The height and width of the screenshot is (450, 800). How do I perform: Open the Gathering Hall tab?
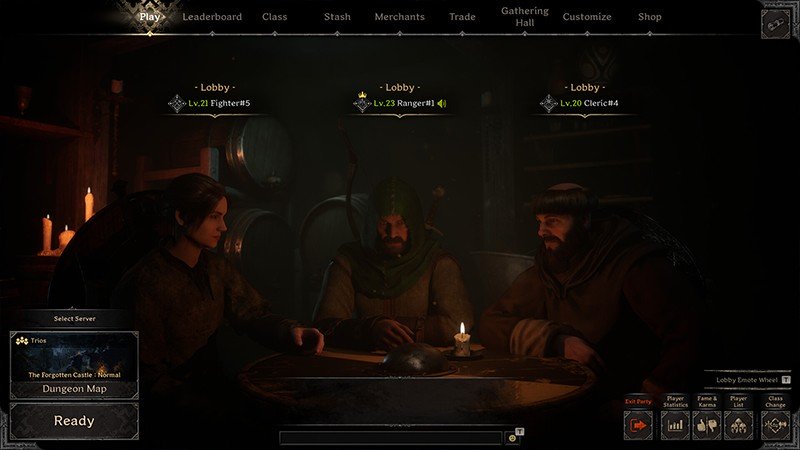pos(525,17)
